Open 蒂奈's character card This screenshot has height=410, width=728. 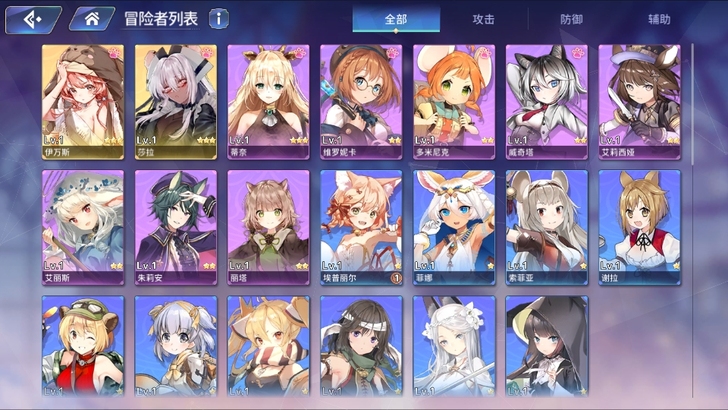268,101
